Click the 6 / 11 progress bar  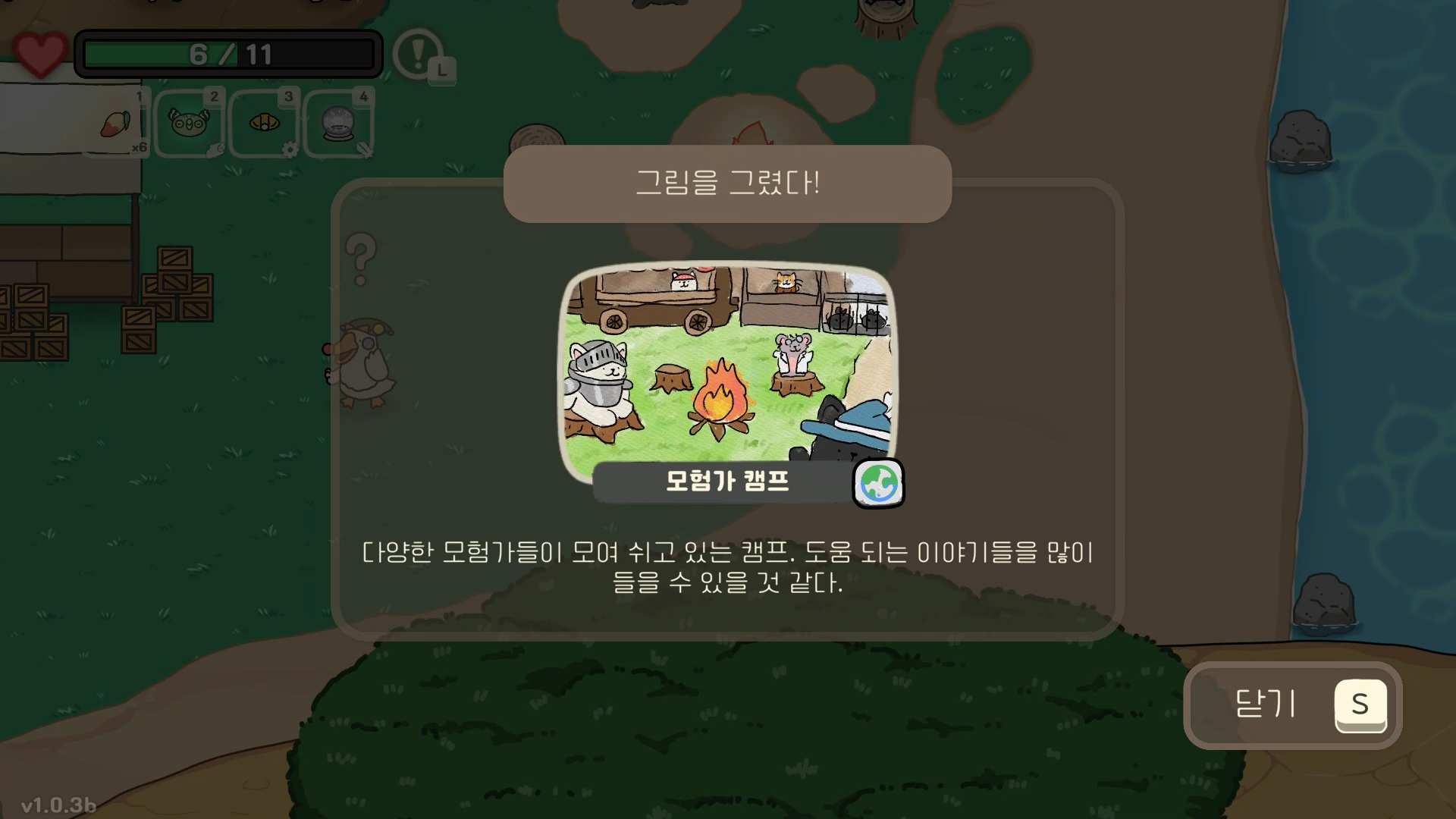pos(227,53)
